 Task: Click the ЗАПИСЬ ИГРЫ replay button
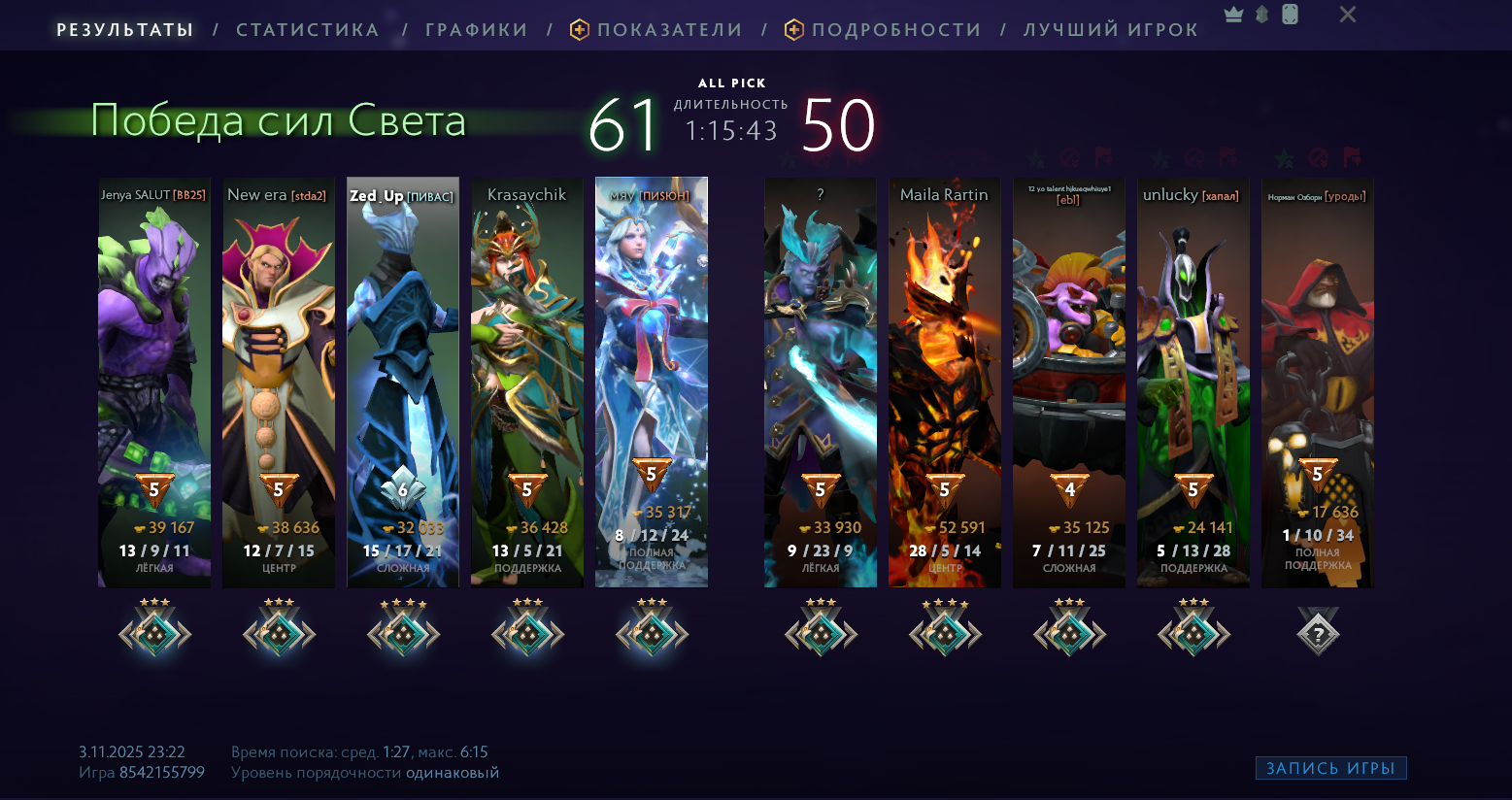coord(1330,768)
